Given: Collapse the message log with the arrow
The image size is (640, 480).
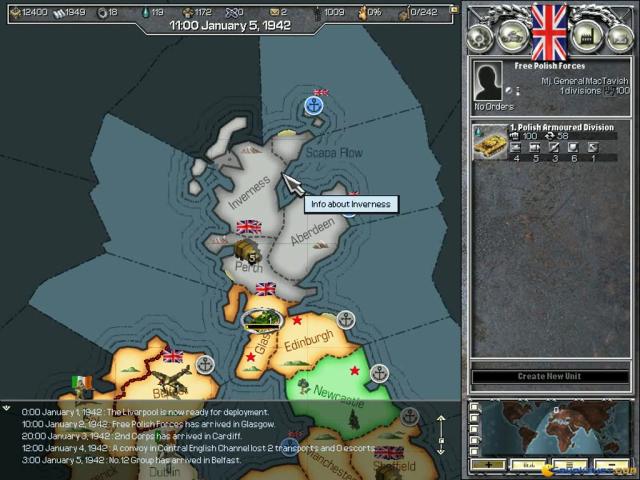Looking at the screenshot, I should (x=7, y=408).
